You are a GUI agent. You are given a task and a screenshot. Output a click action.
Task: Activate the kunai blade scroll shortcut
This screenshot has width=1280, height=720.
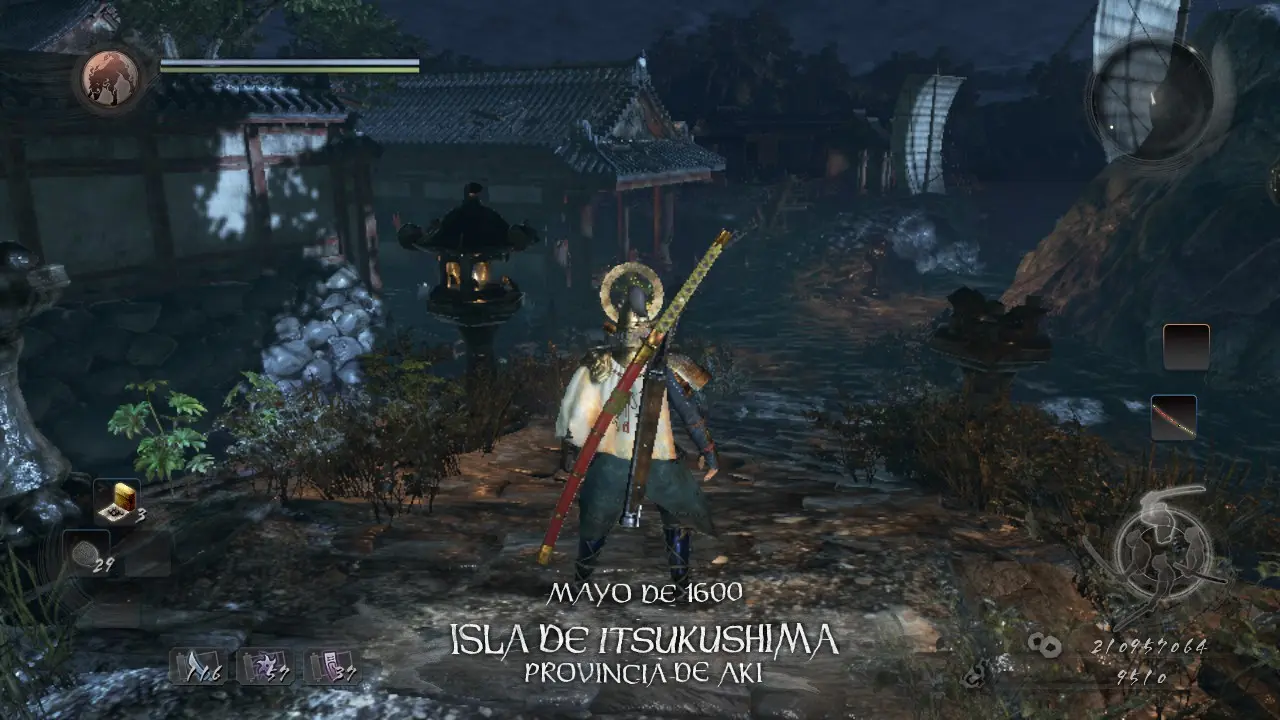199,666
